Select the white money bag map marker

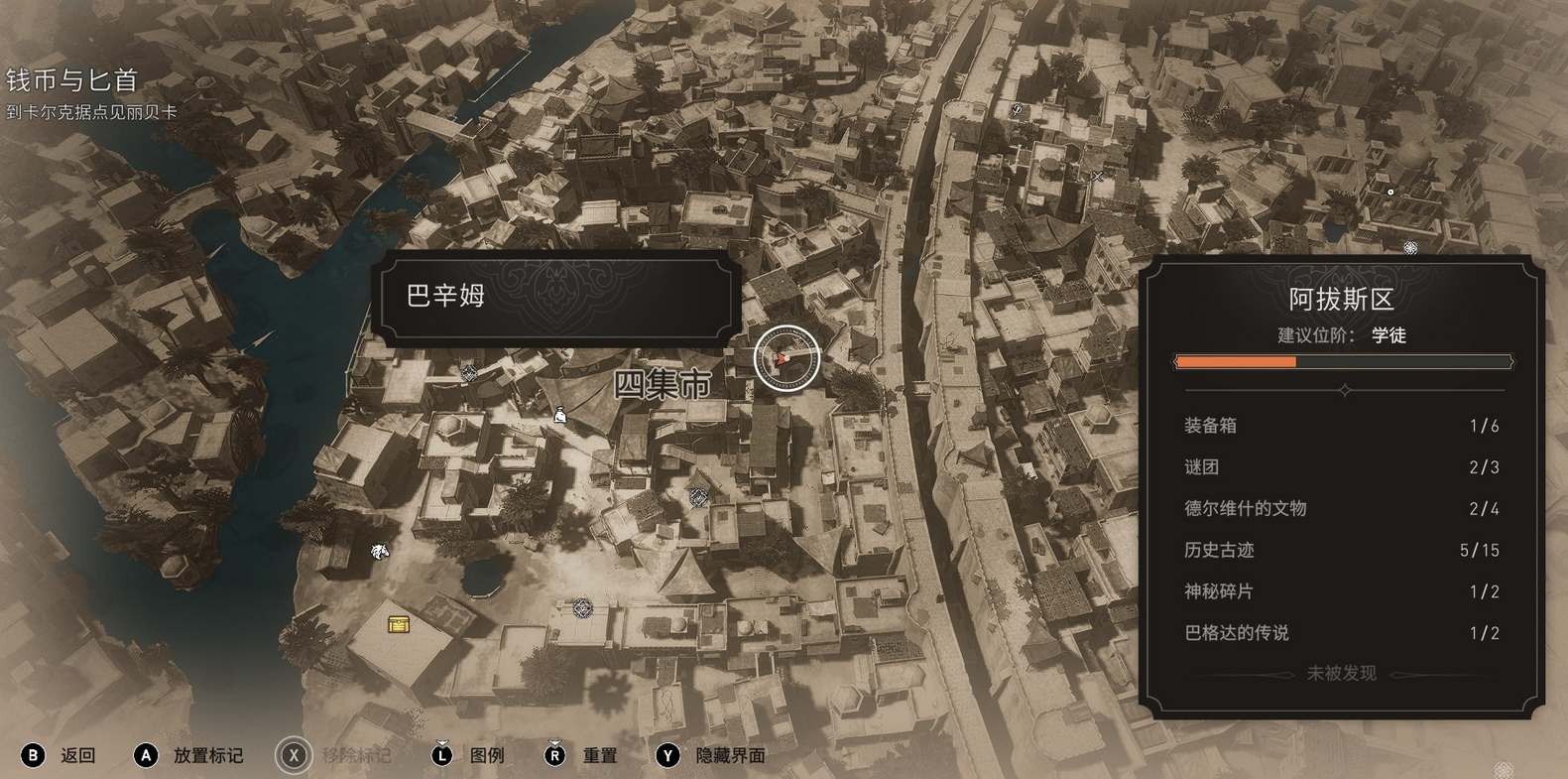(560, 415)
